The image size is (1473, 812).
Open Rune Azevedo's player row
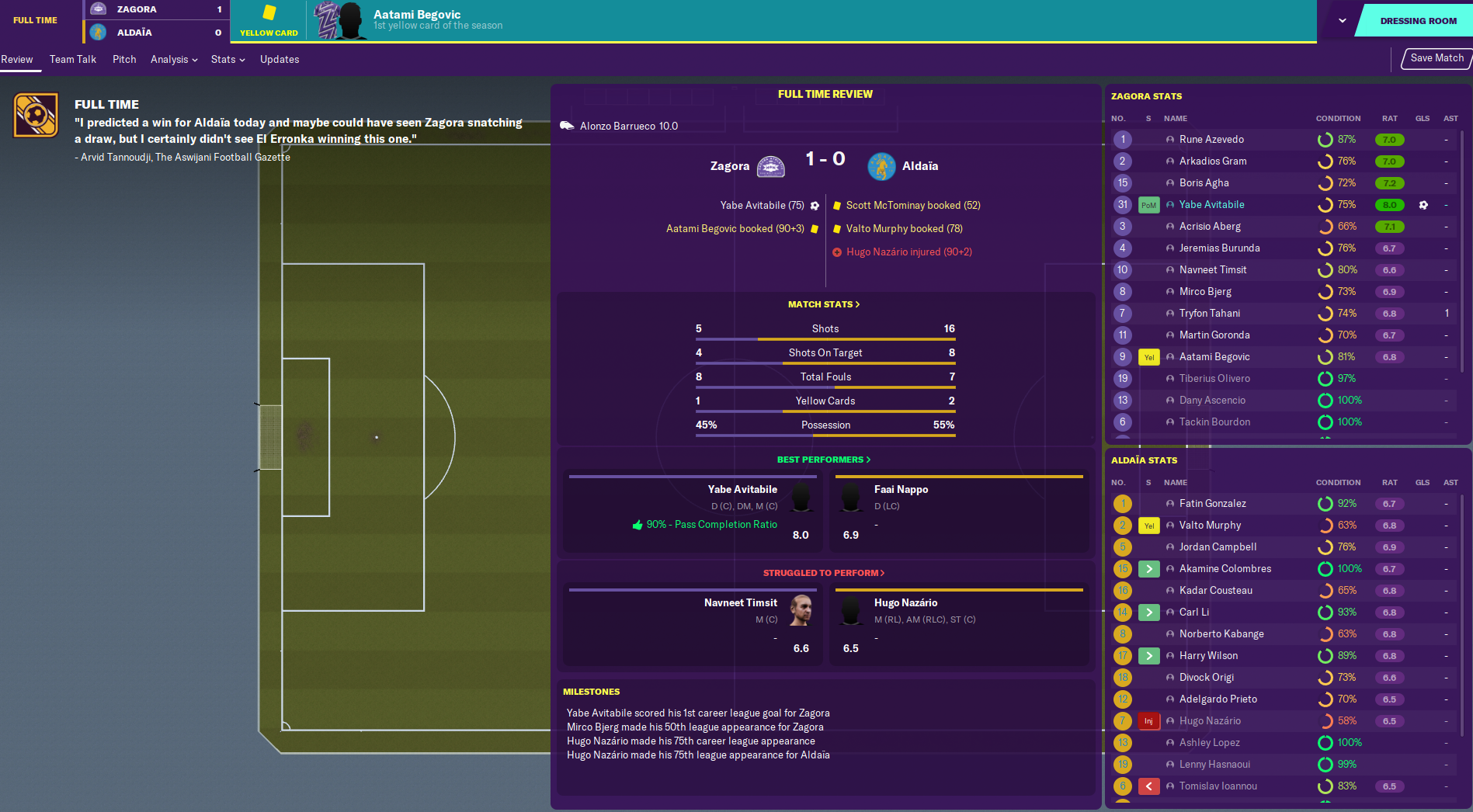point(1211,140)
